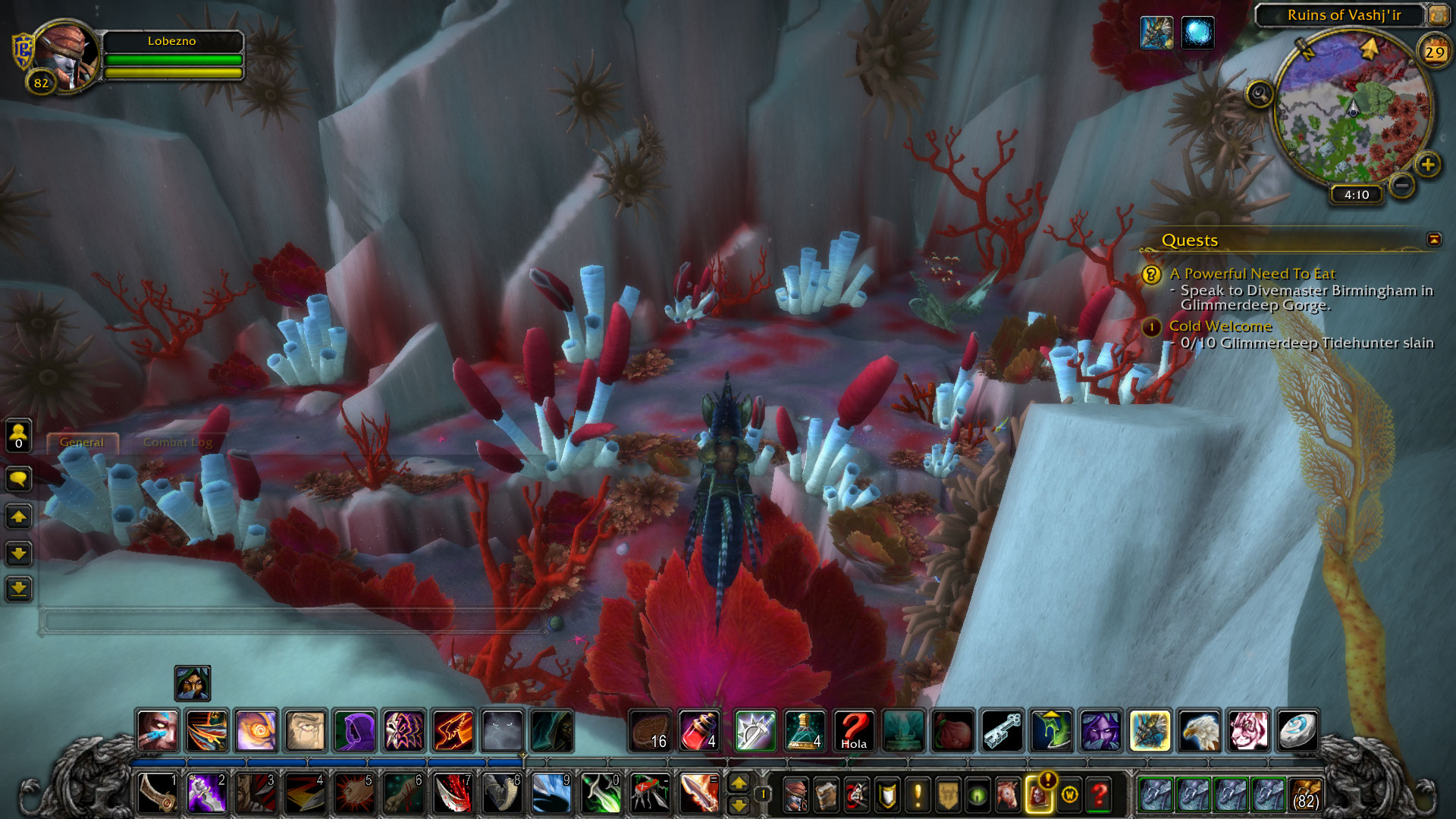1456x819 pixels.
Task: Open mounts via horse head micro button
Action: (1008, 794)
